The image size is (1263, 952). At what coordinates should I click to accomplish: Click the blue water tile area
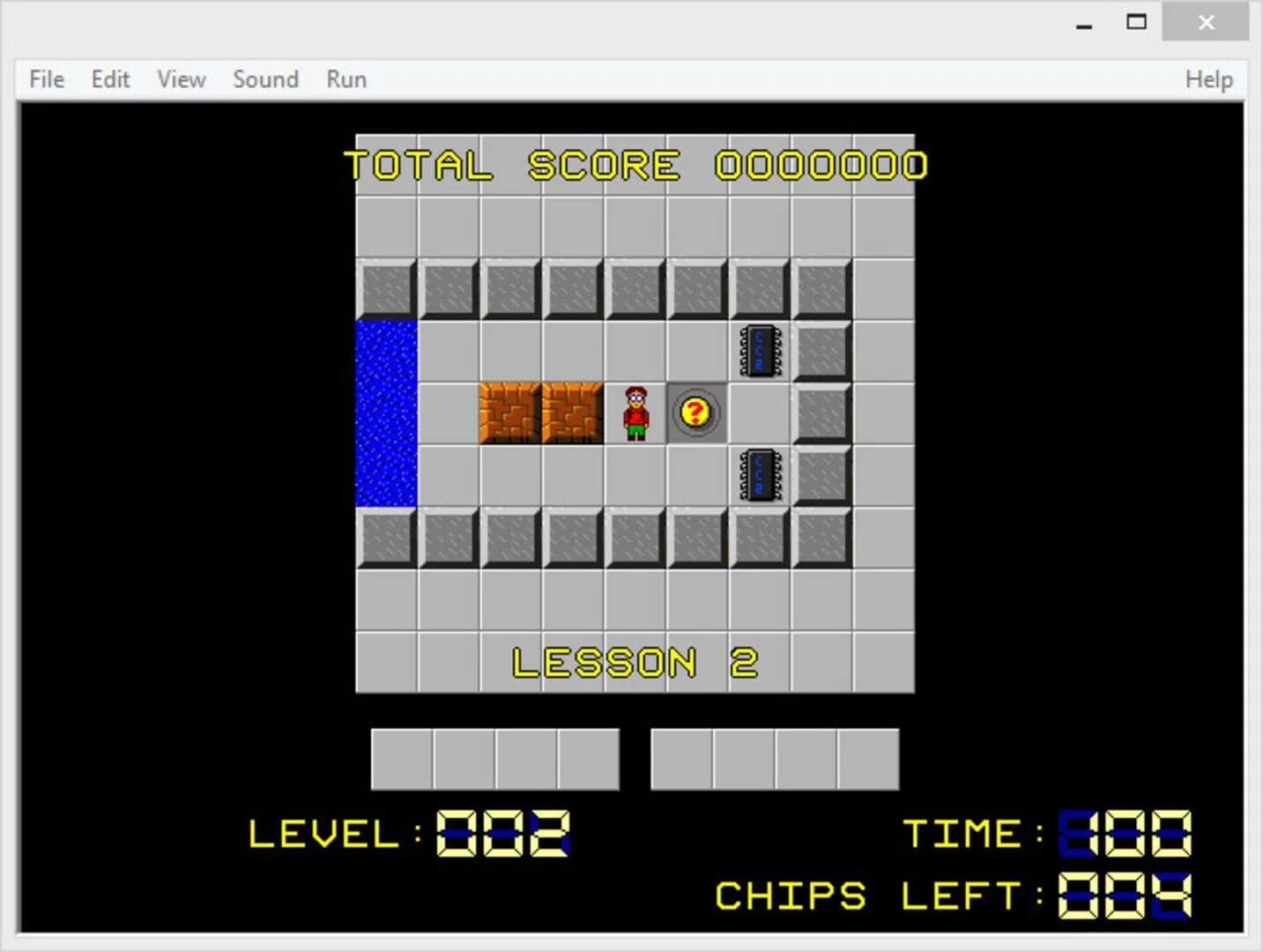(386, 414)
